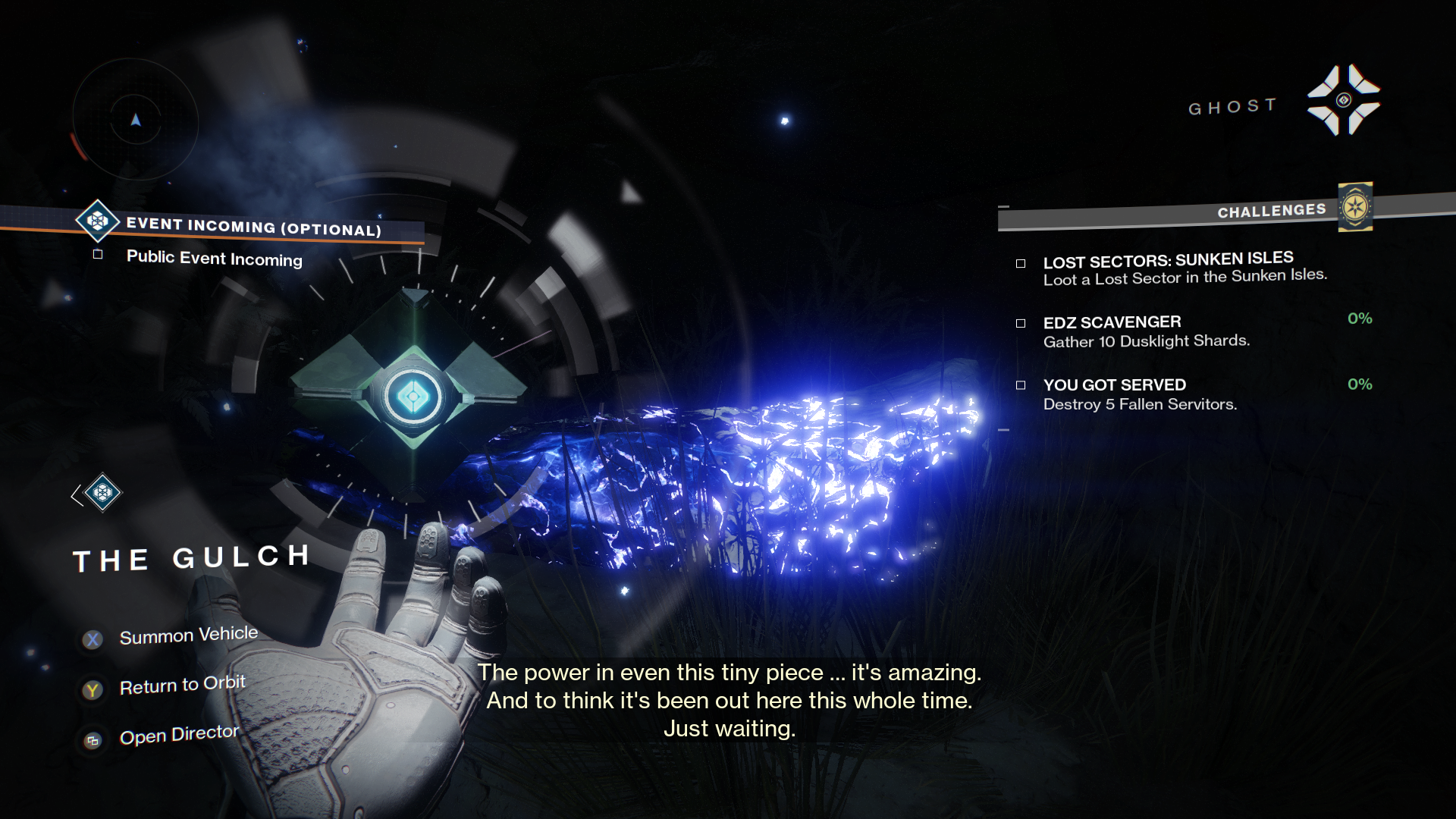
Task: Choose Return to Orbit
Action: coord(182,686)
